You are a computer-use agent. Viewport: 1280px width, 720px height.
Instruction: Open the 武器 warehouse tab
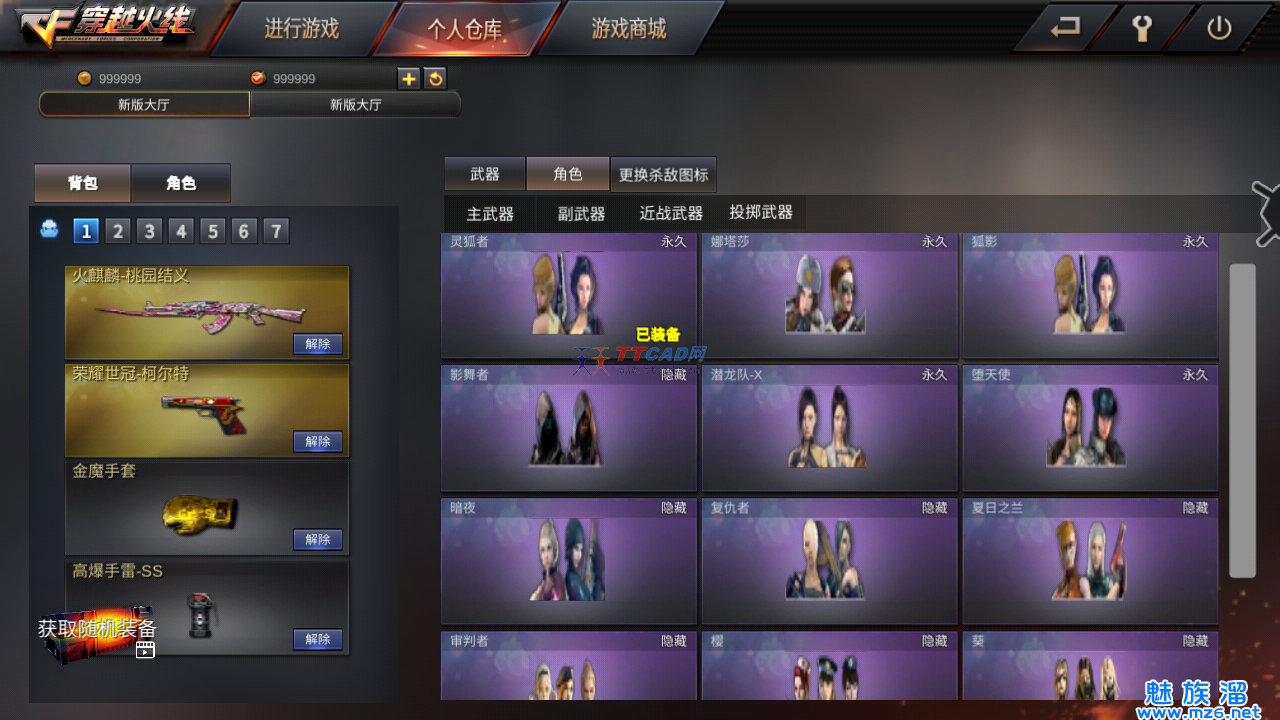pos(485,174)
